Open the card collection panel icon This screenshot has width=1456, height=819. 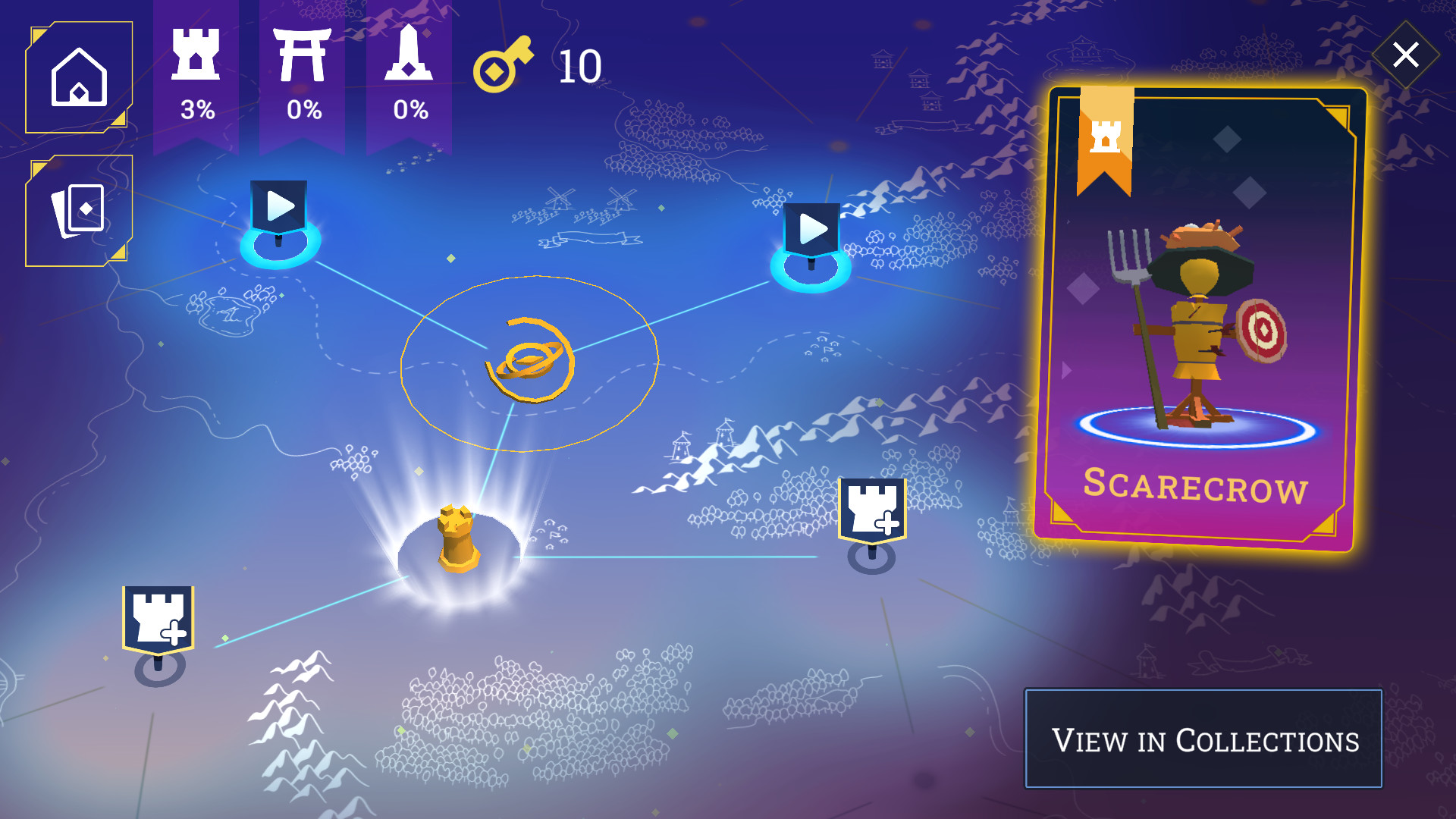coord(78,209)
